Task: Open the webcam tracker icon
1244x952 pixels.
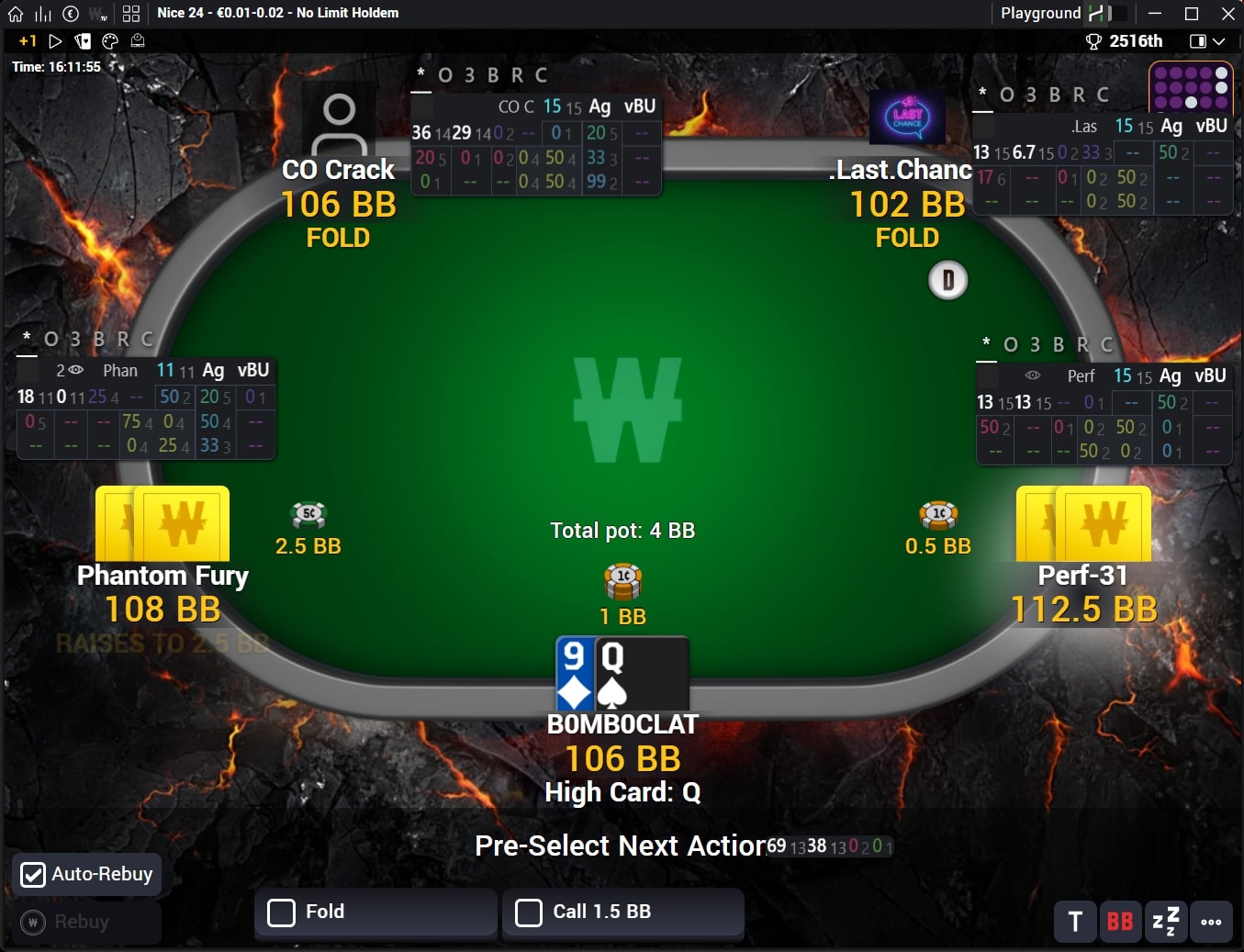Action: (138, 41)
